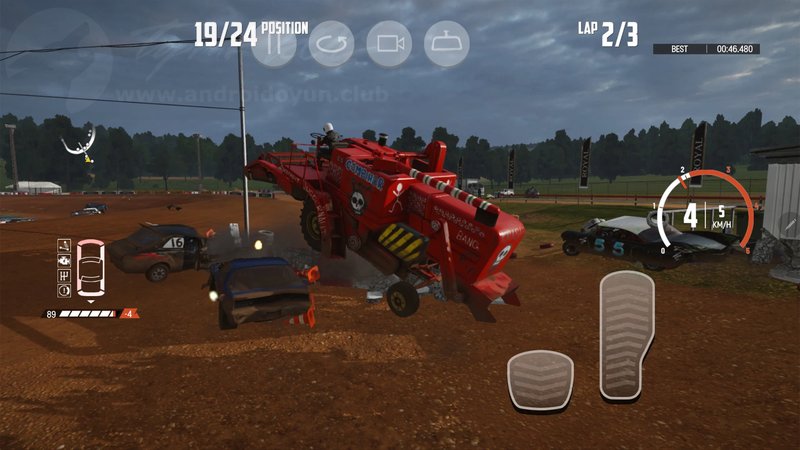The height and width of the screenshot is (450, 800).
Task: Tap the reset car circular arrow button
Action: [331, 44]
